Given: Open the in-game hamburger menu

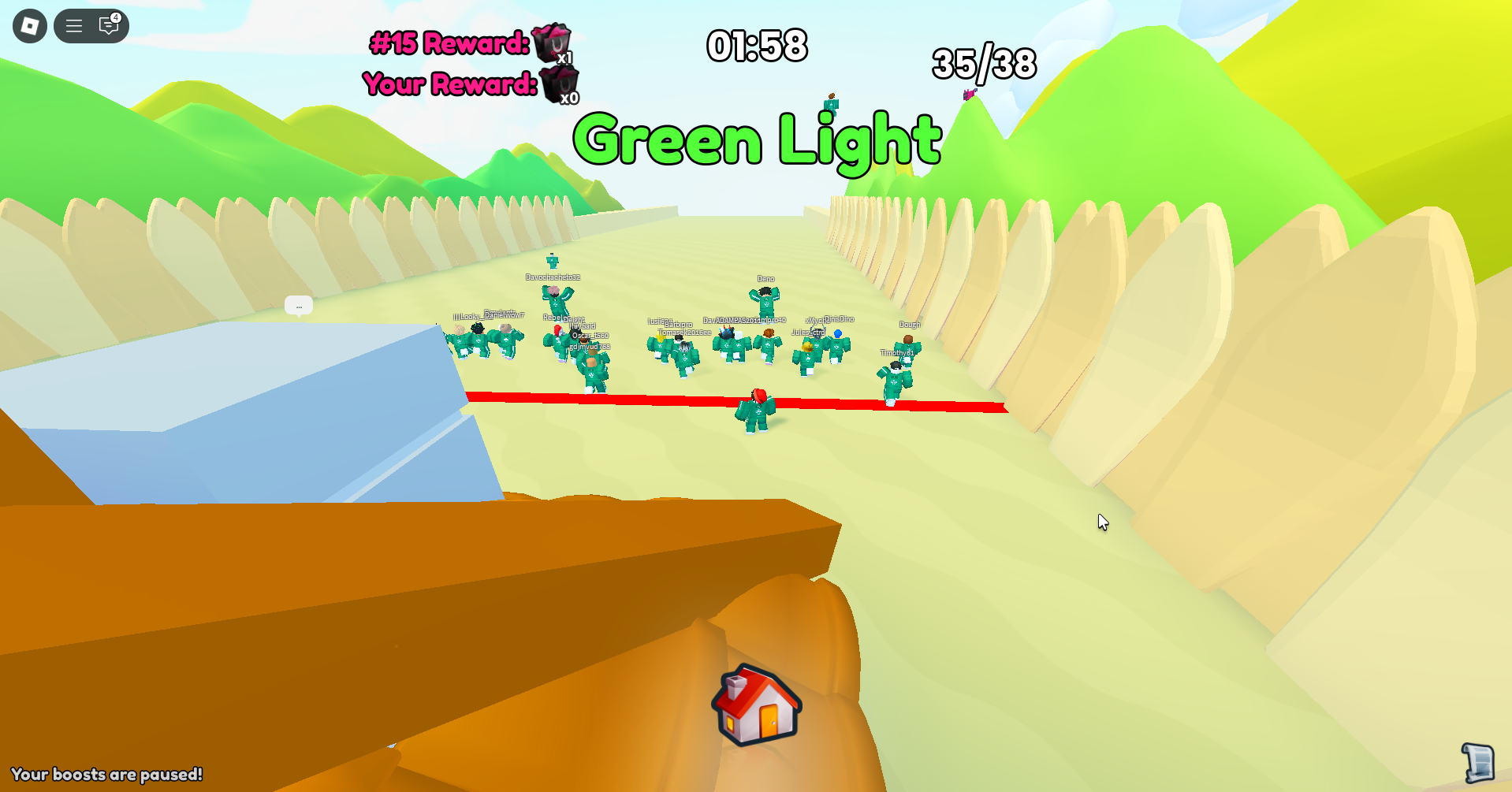Looking at the screenshot, I should coord(74,25).
